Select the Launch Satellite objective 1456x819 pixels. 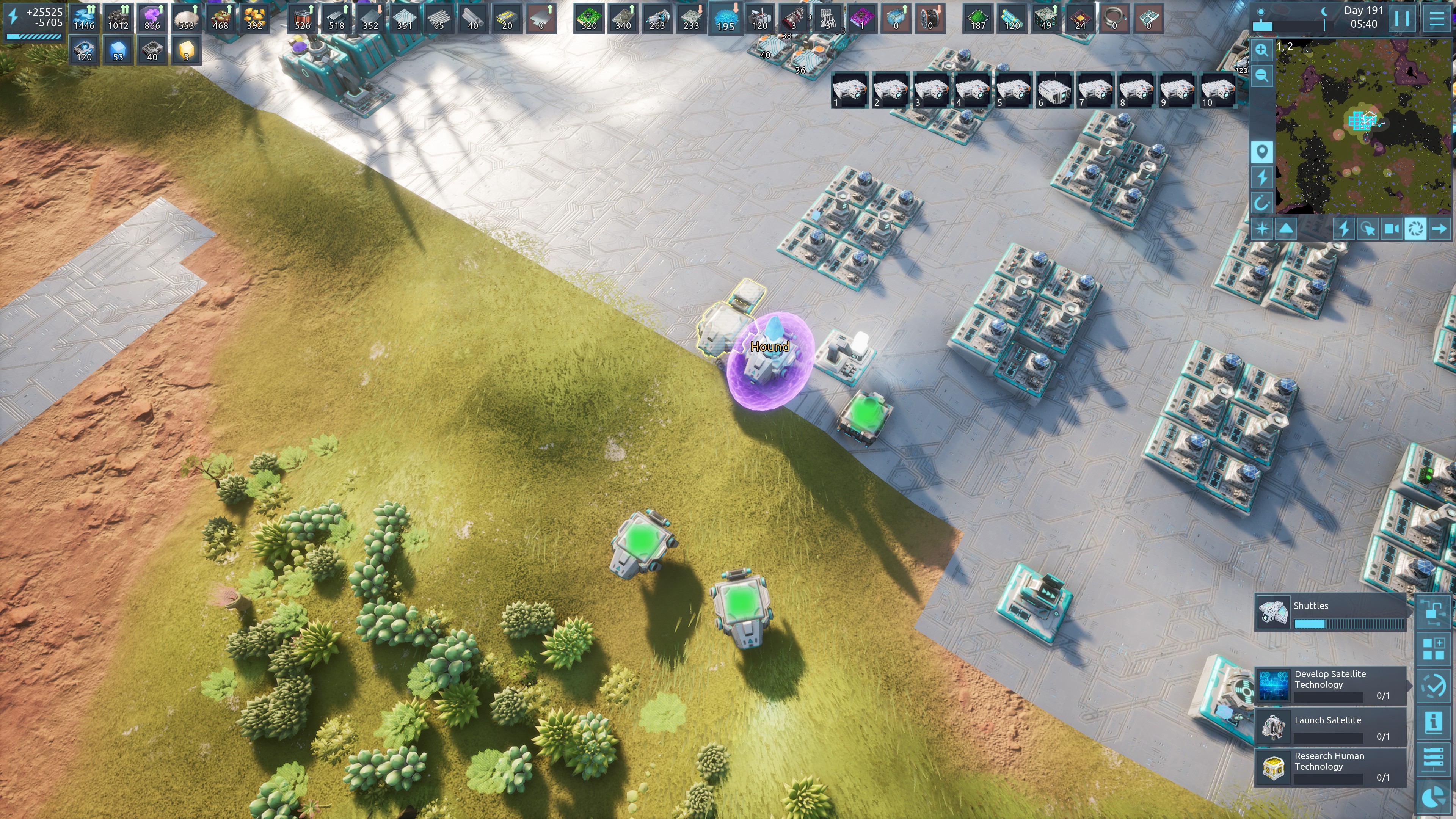(1330, 727)
